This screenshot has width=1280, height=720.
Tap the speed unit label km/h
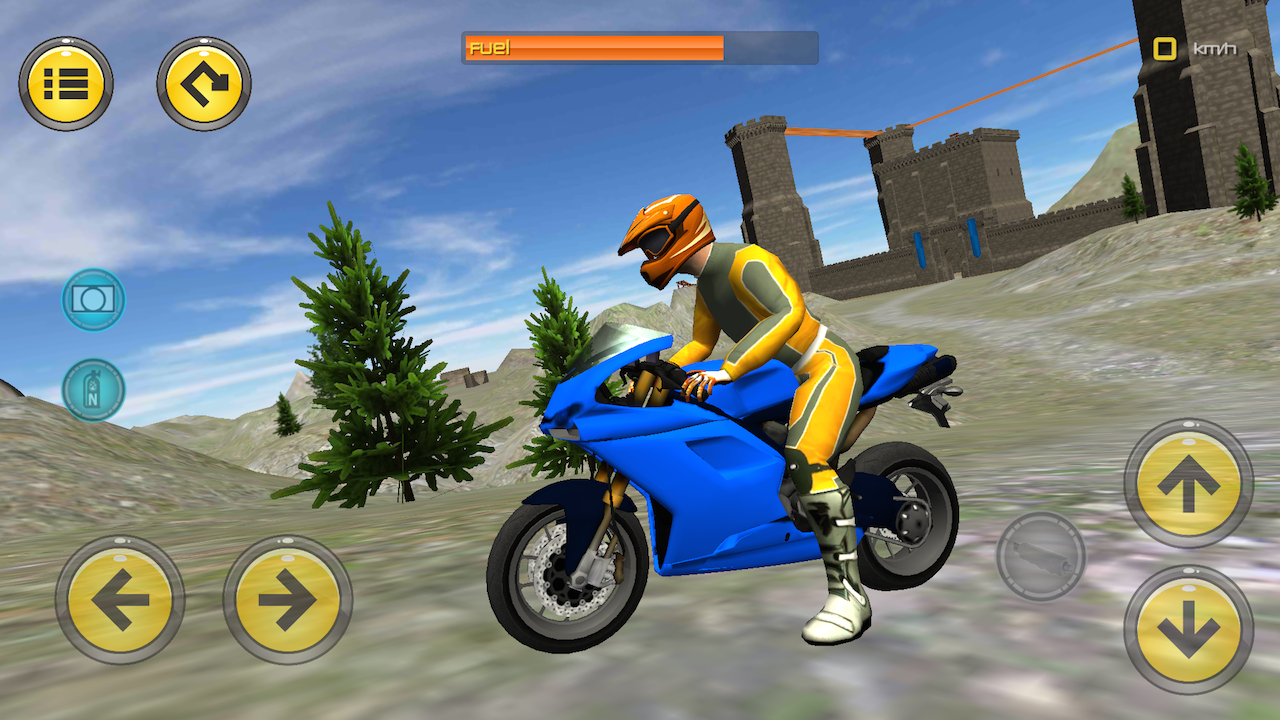(x=1214, y=46)
